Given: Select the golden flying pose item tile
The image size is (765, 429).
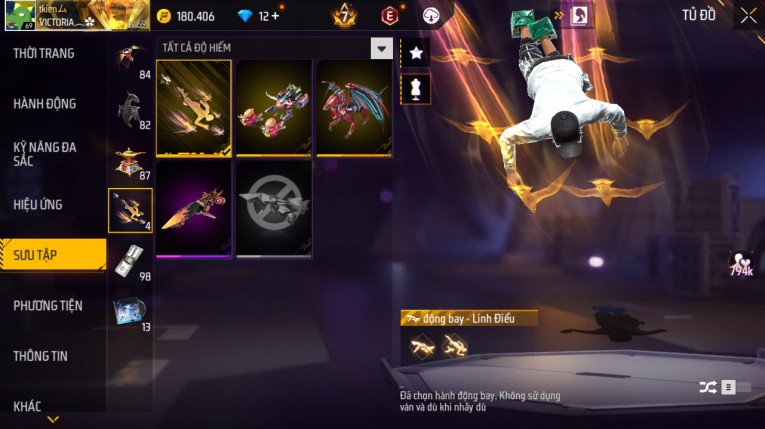Looking at the screenshot, I should tap(194, 108).
